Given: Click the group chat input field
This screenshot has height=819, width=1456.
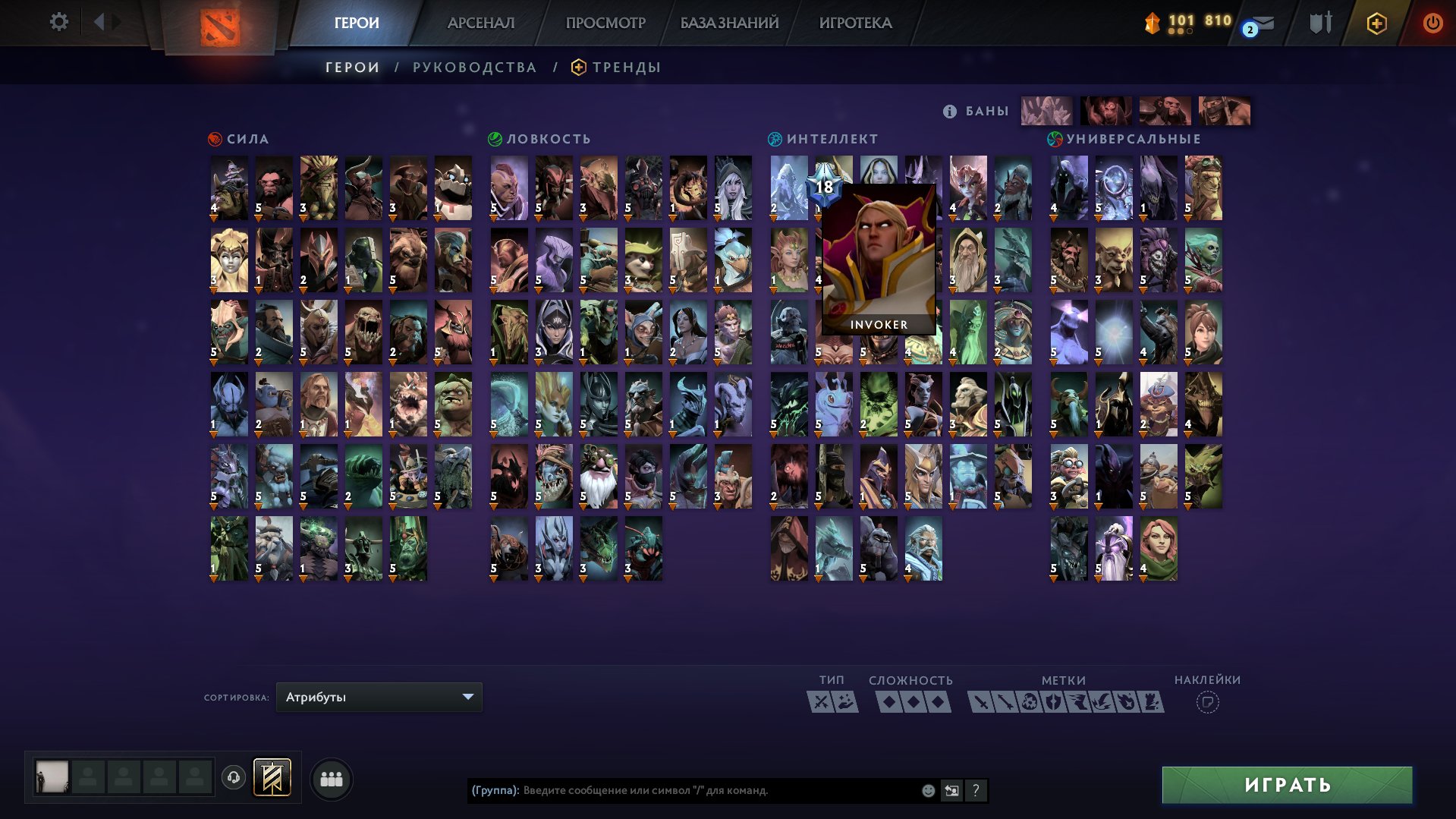Looking at the screenshot, I should coord(683,790).
